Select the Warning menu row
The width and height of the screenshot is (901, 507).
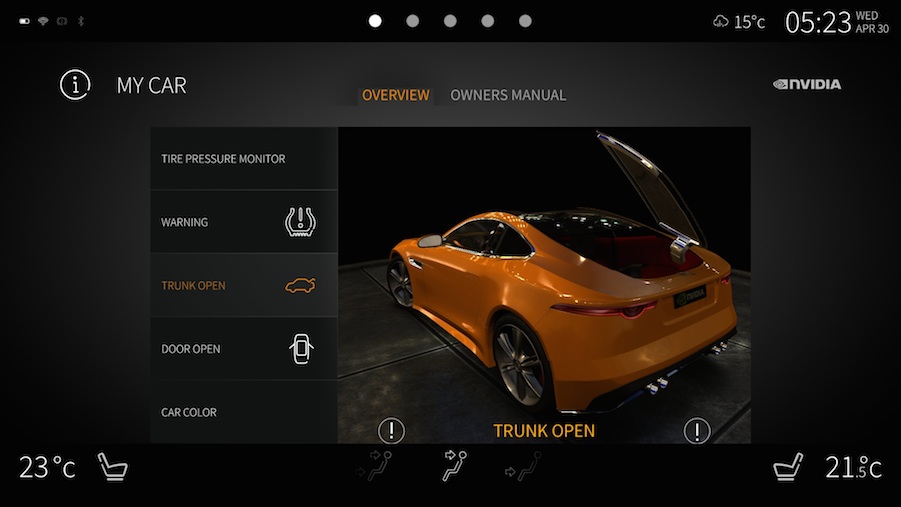click(x=243, y=222)
